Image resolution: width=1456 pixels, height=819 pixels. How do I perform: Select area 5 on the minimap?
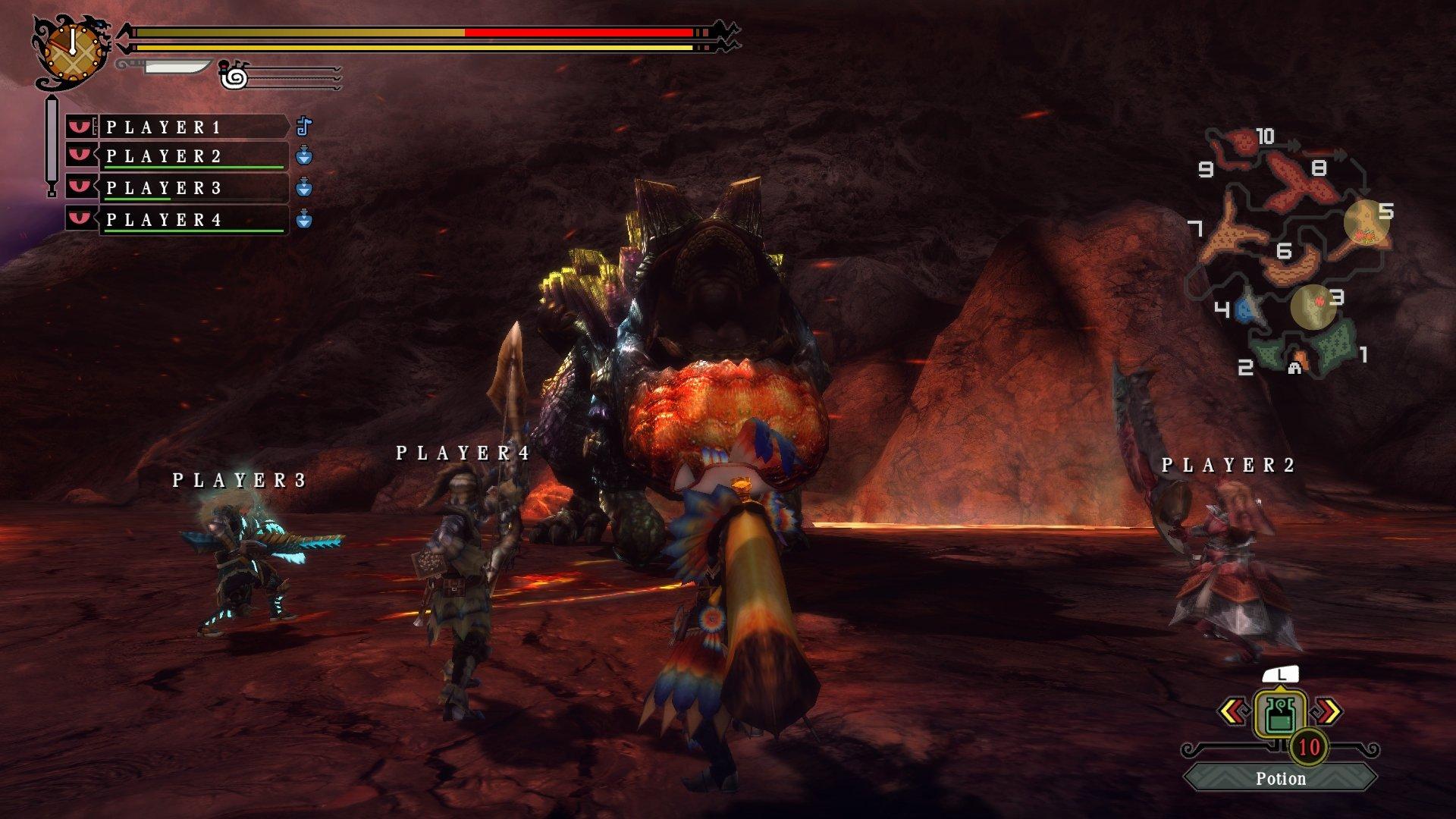tap(1367, 221)
